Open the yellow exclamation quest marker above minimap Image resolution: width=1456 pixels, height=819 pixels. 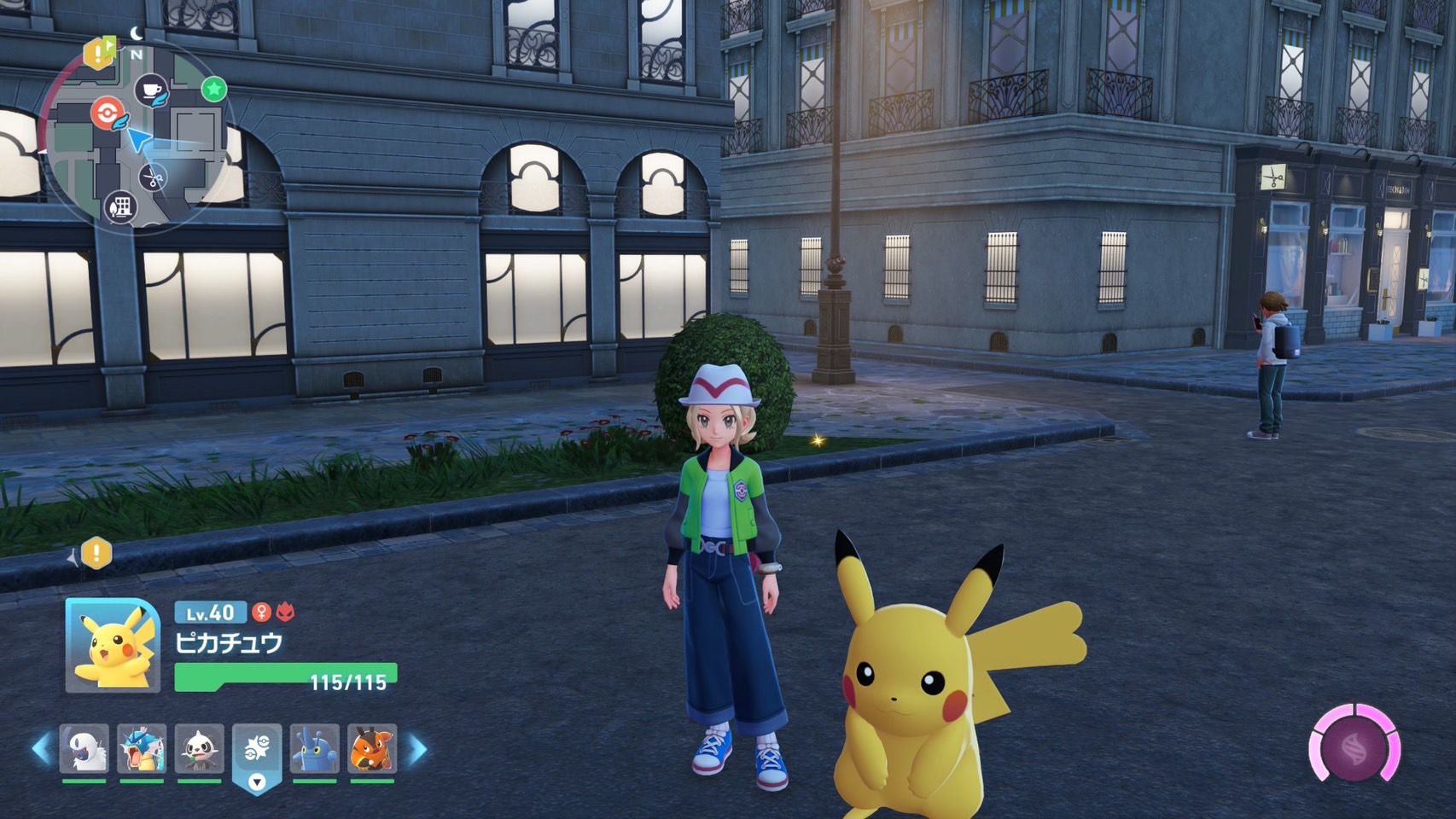(97, 54)
